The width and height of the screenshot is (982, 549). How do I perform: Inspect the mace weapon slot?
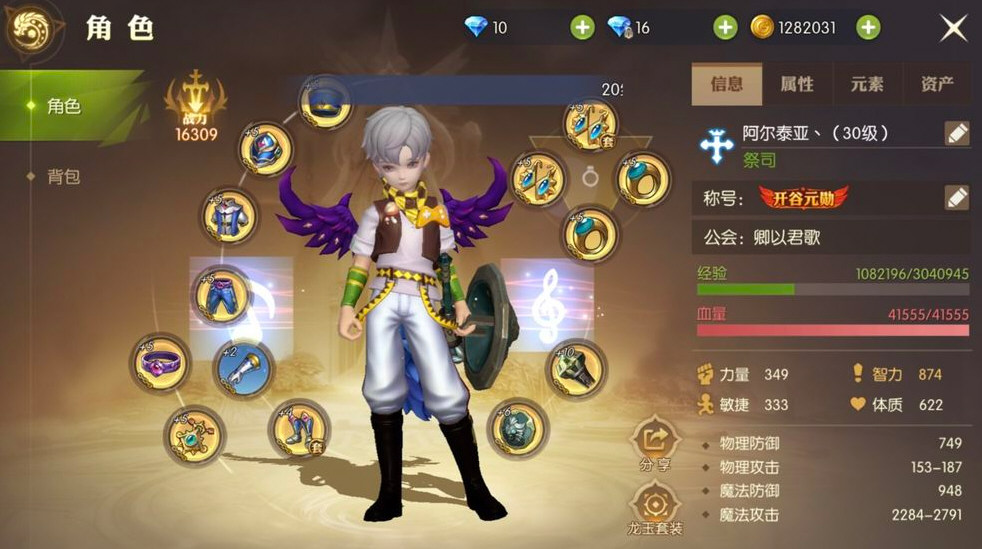coord(578,368)
